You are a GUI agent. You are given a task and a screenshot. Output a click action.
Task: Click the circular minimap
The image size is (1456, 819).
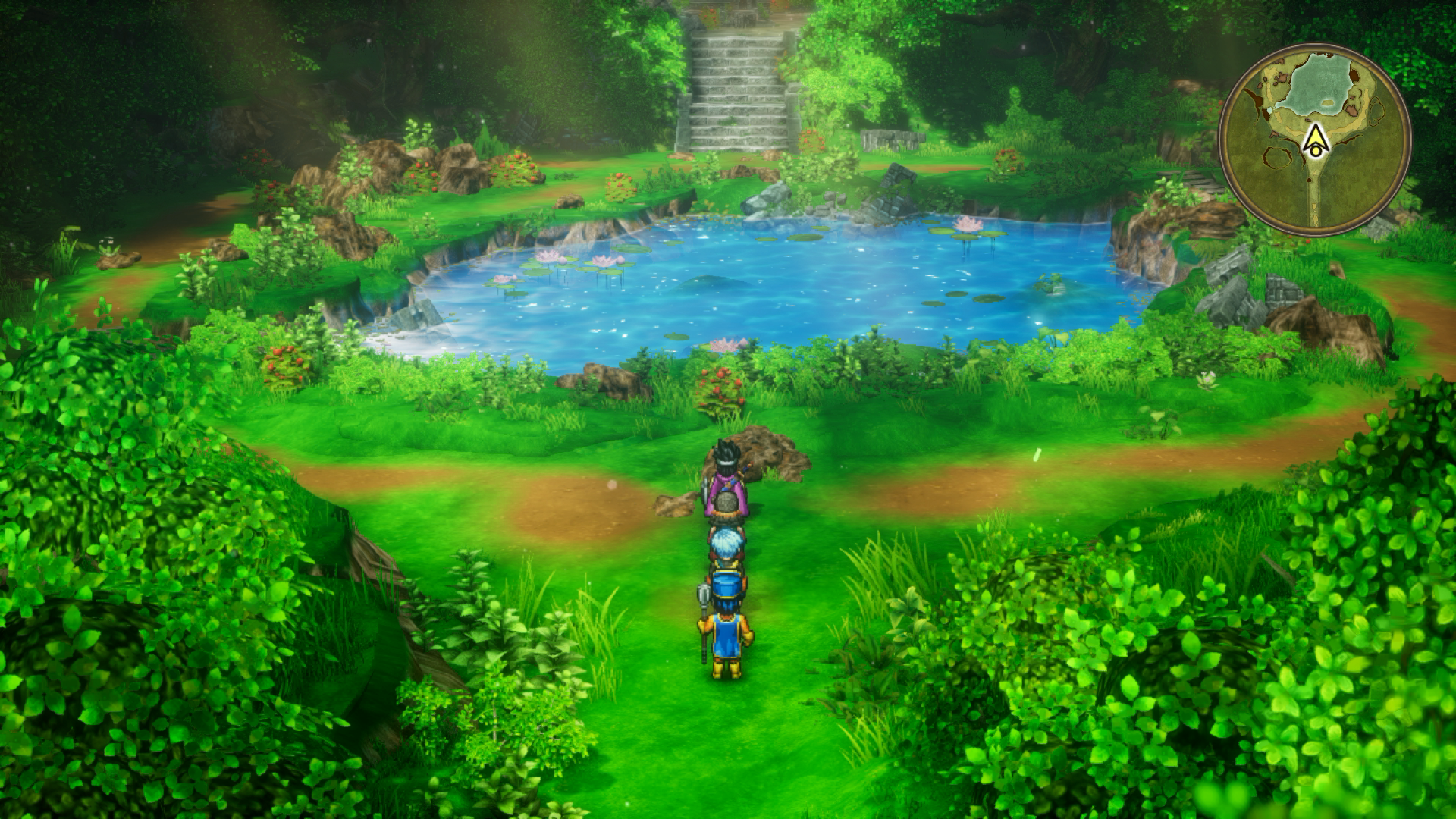point(1314,140)
